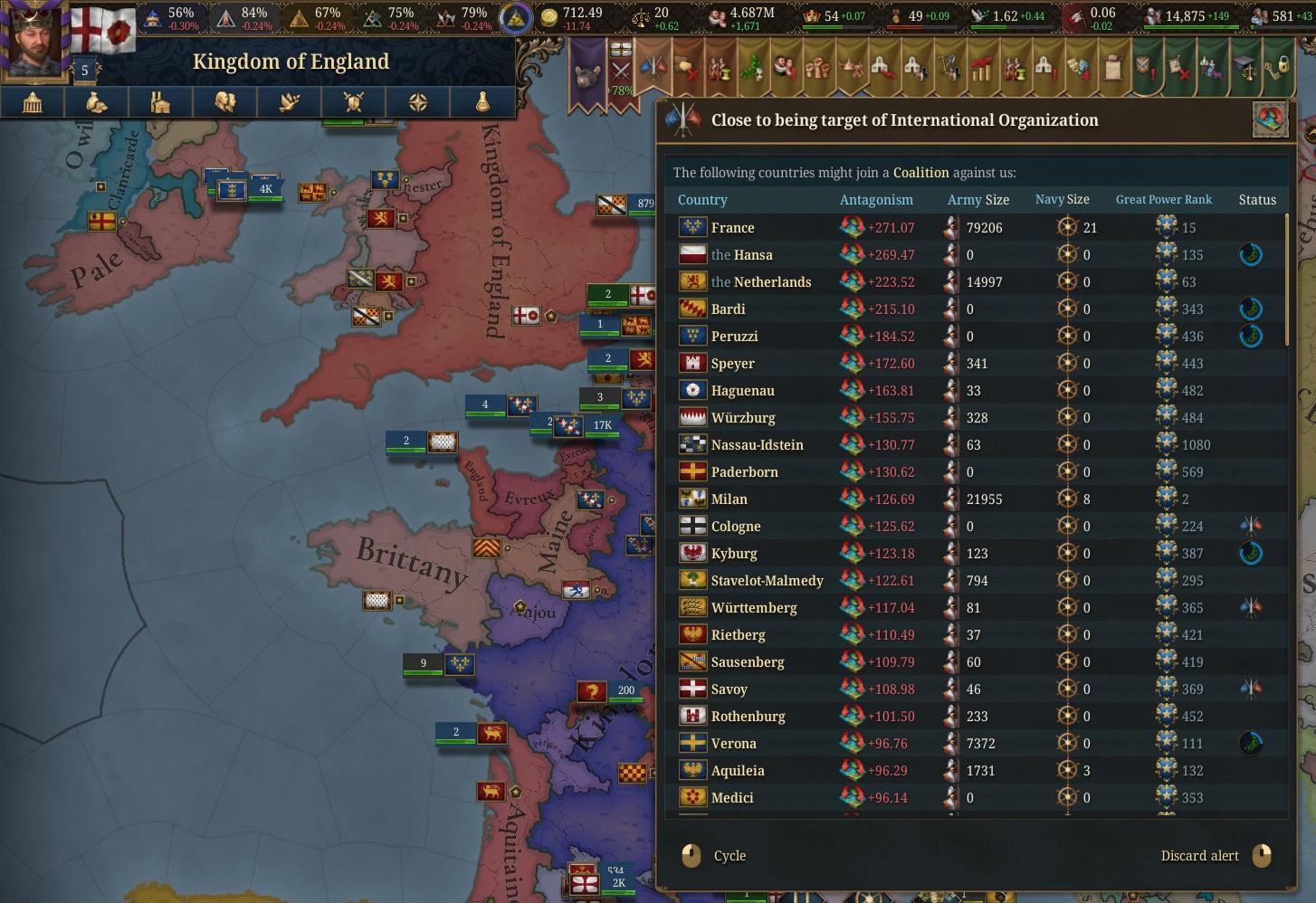Click the map icon in the alert header
This screenshot has width=1316, height=903.
pyautogui.click(x=1270, y=119)
